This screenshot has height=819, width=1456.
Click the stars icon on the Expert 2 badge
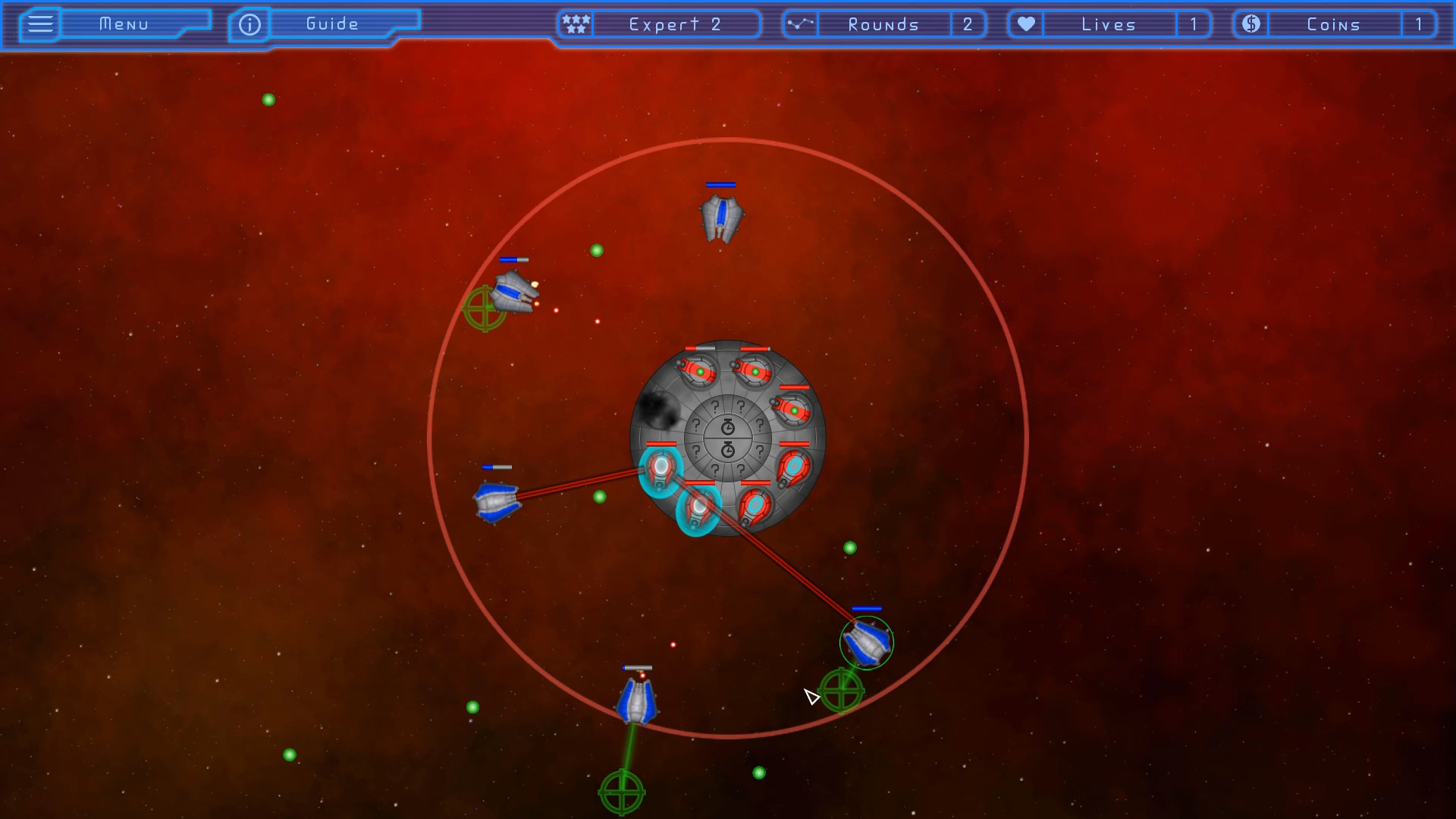point(576,24)
